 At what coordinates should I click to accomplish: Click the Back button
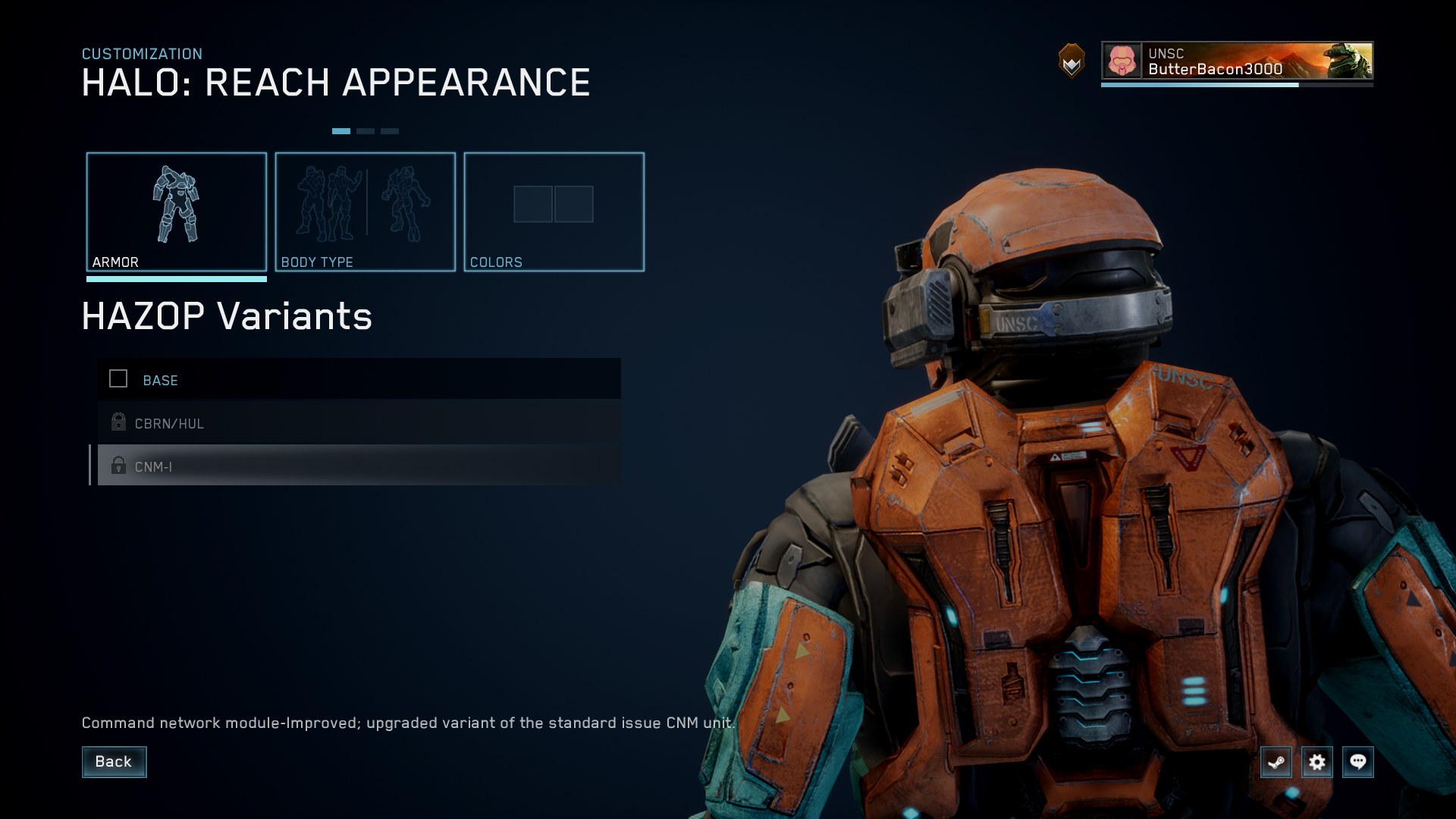(114, 761)
